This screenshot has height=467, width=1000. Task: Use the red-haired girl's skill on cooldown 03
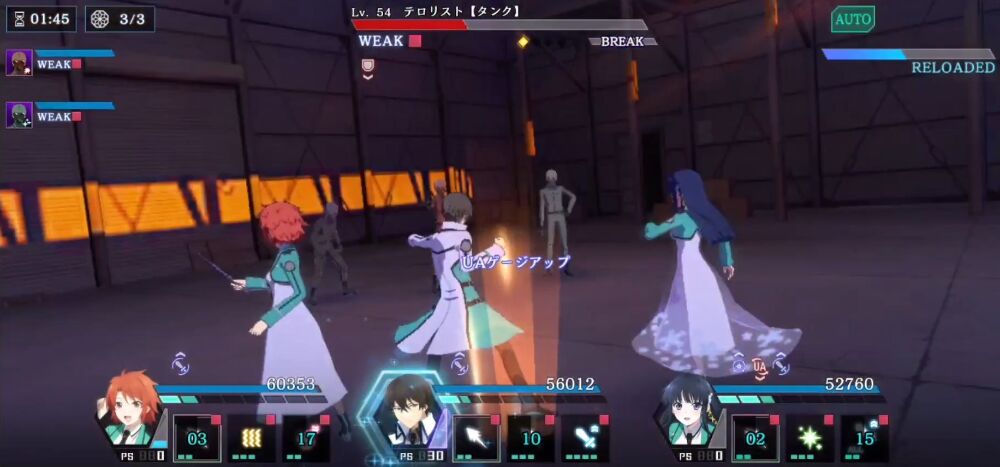[x=197, y=439]
